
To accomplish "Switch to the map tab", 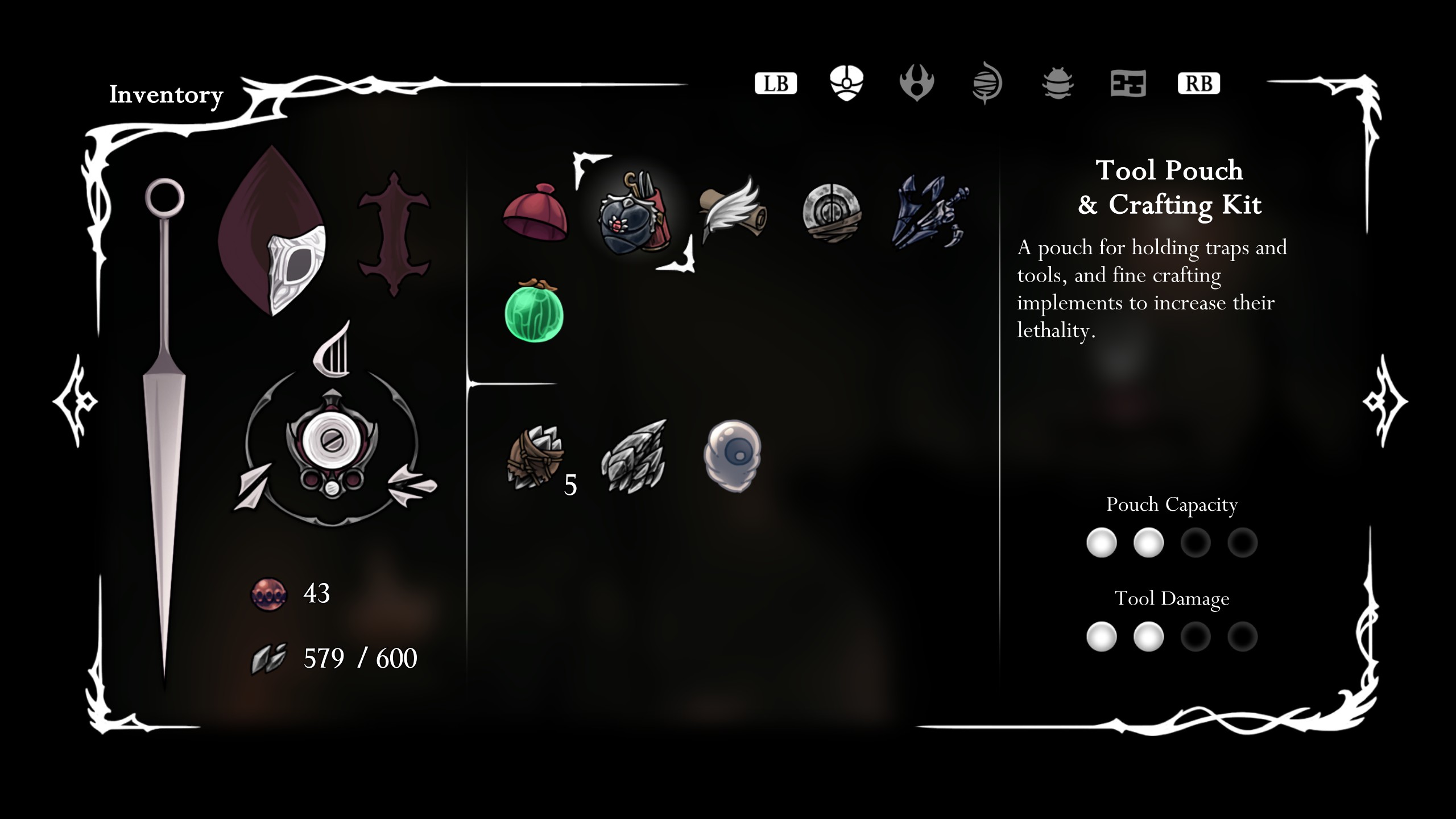I will tap(1128, 83).
